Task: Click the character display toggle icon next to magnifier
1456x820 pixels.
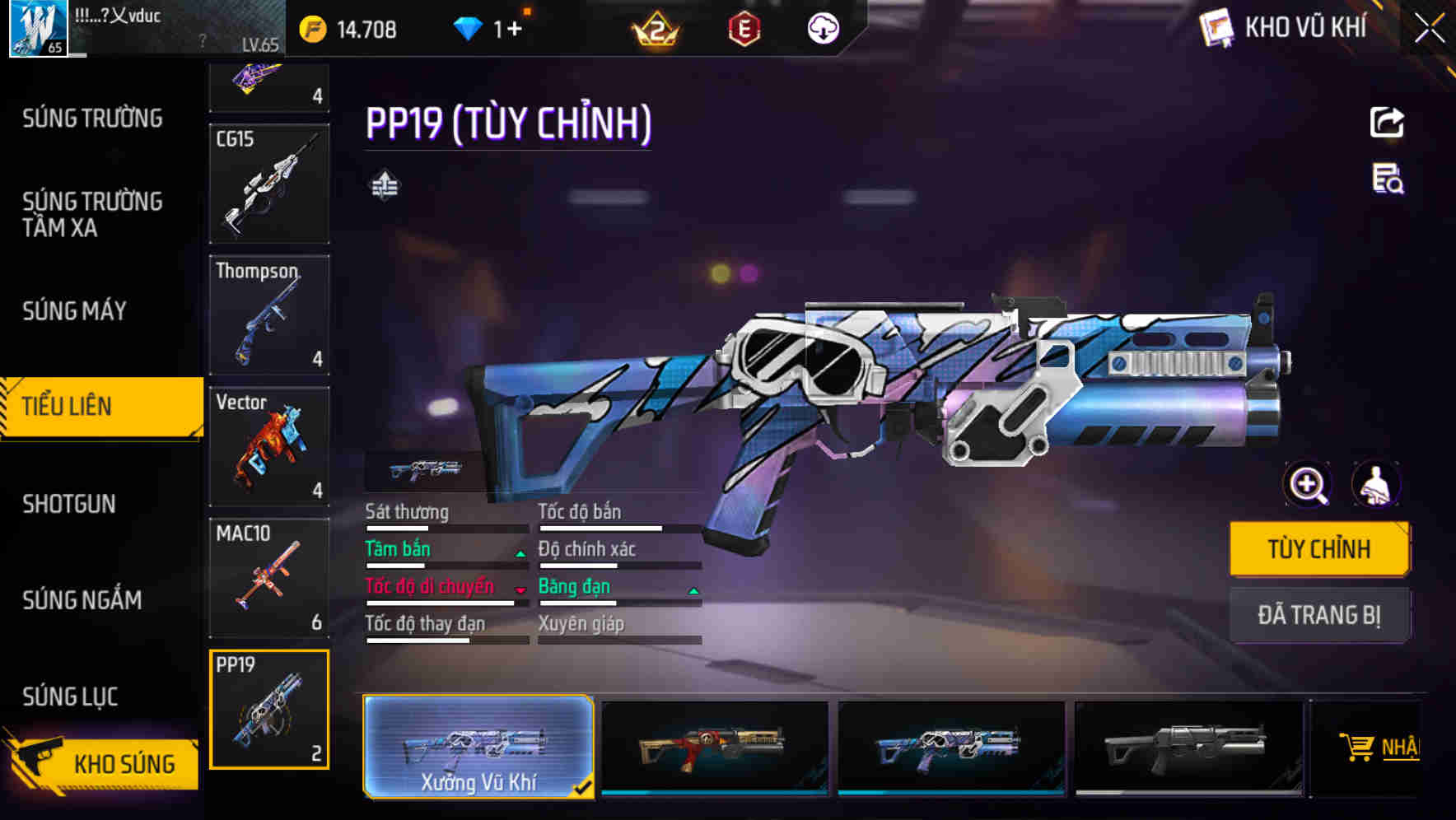Action: point(1378,484)
